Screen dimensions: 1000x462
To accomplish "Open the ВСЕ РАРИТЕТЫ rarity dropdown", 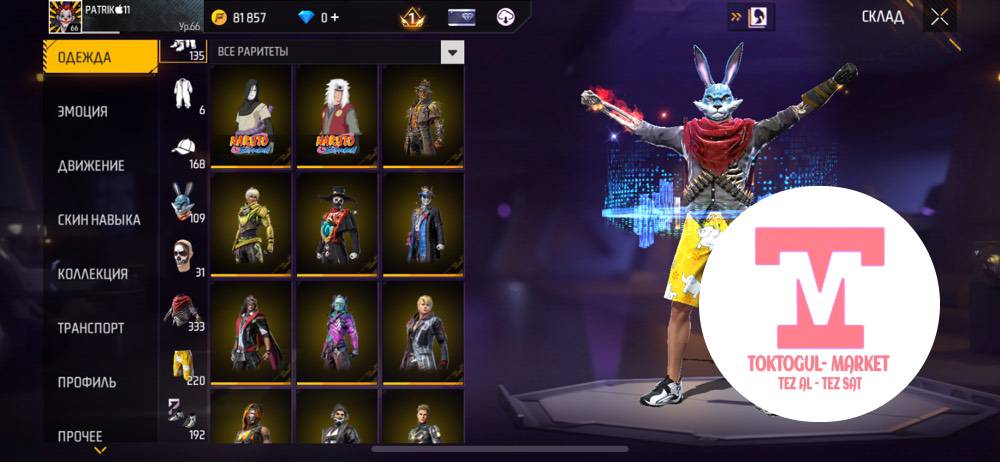I will (453, 52).
